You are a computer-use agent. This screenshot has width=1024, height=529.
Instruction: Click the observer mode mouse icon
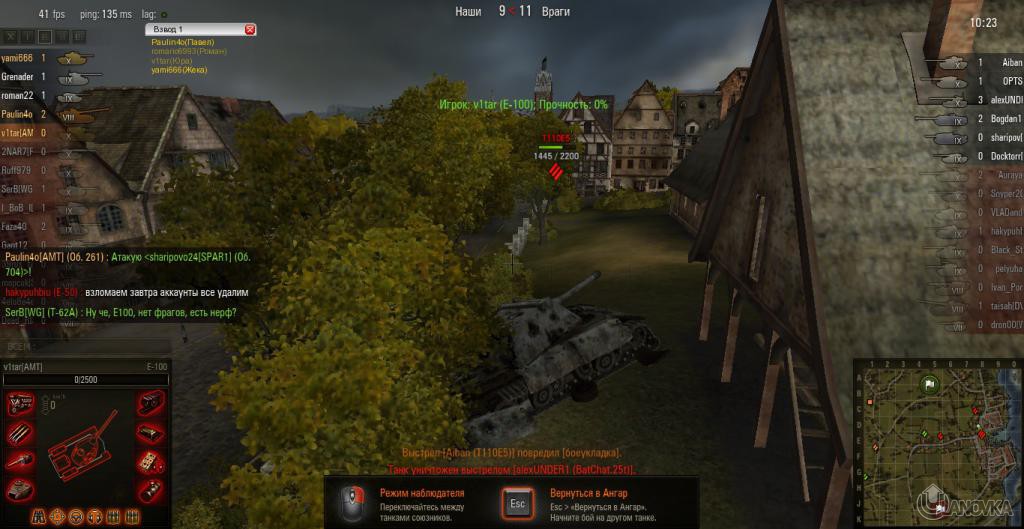351,500
